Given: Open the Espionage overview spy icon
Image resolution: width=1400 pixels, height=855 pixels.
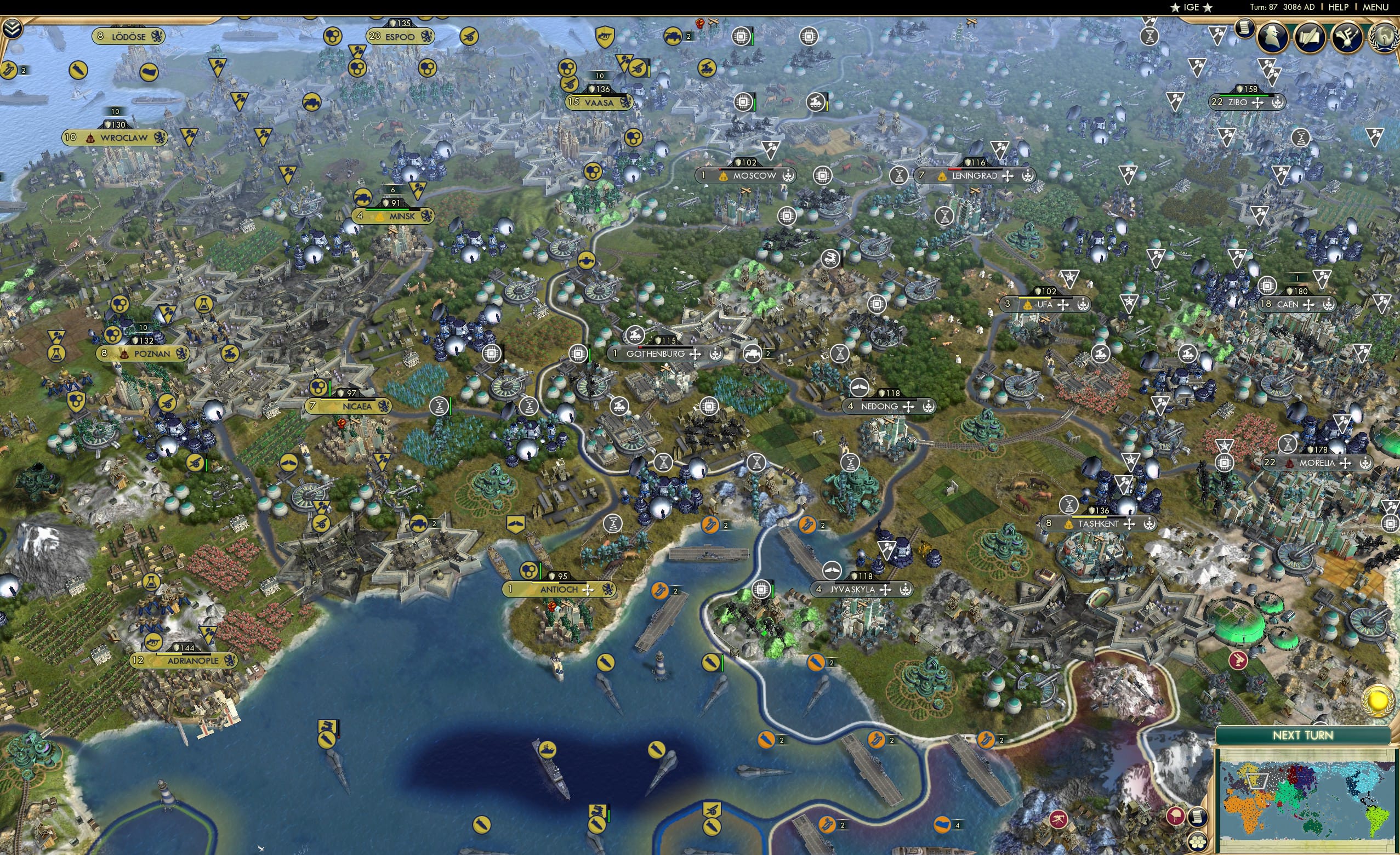Looking at the screenshot, I should click(x=1272, y=36).
